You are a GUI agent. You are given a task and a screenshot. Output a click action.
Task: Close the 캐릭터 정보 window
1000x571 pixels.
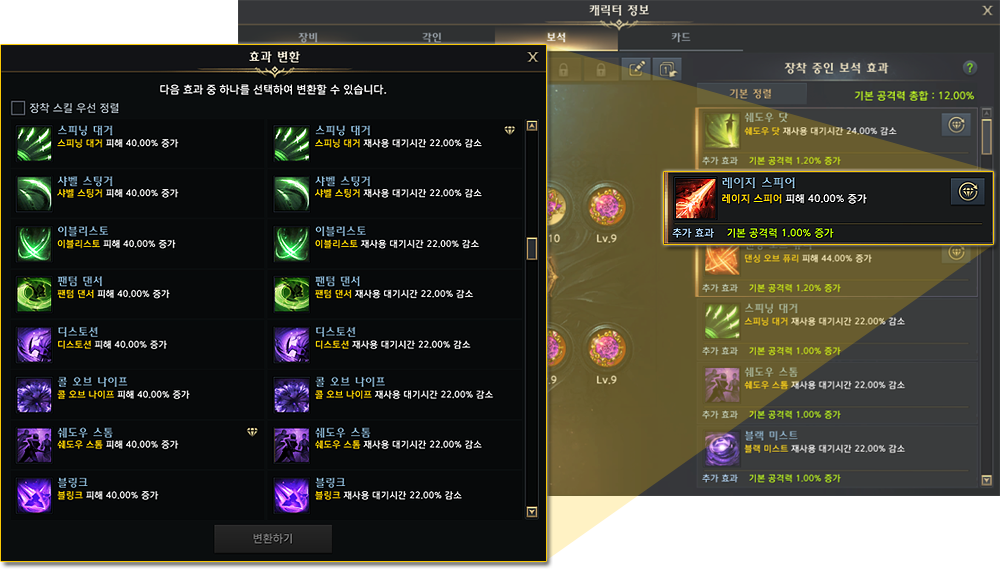pyautogui.click(x=986, y=10)
